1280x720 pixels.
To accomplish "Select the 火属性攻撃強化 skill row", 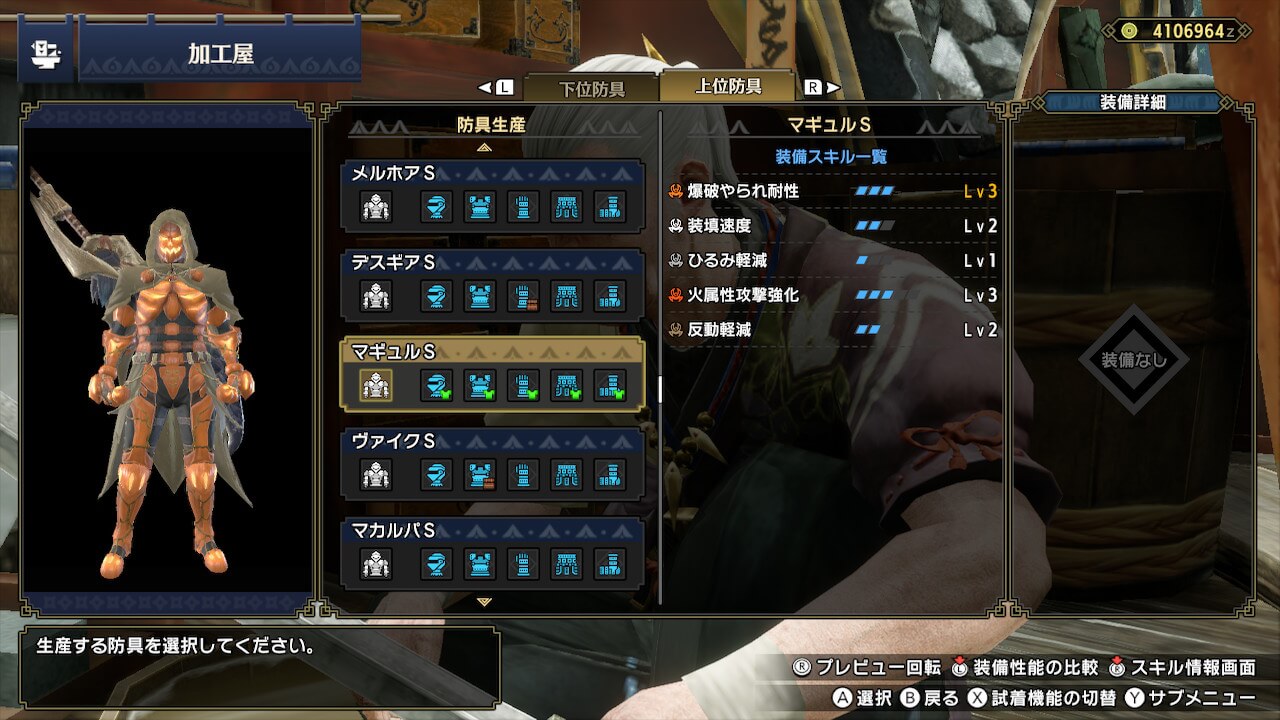I will pyautogui.click(x=833, y=295).
